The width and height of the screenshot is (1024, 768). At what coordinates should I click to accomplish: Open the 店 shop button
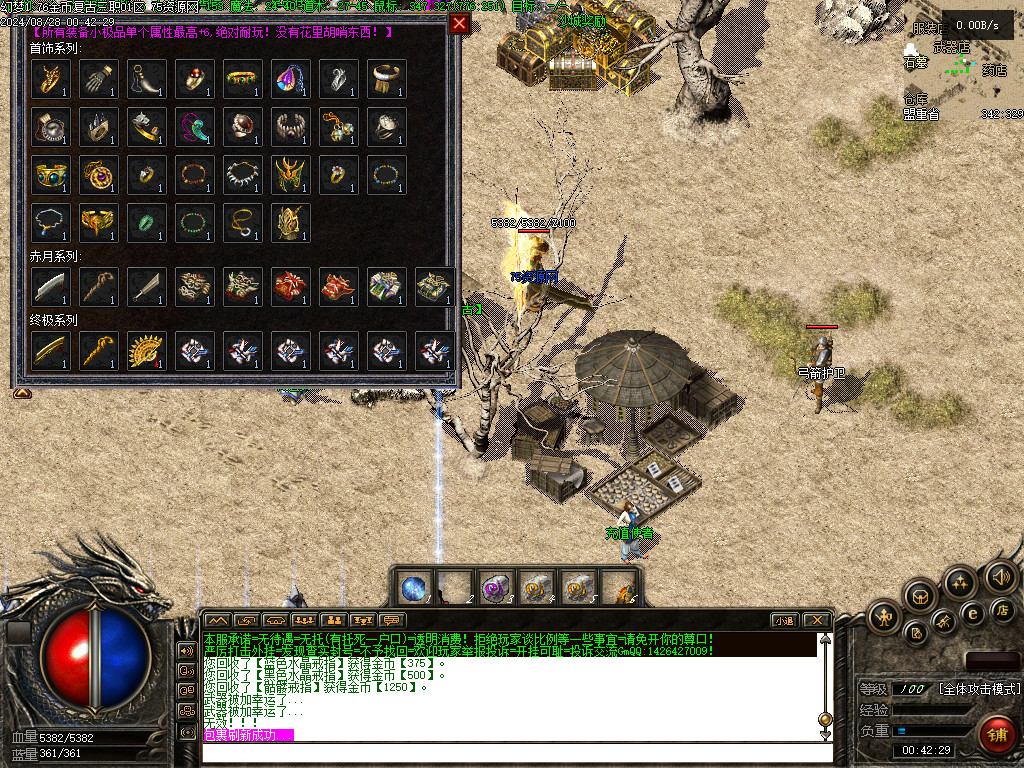click(x=1002, y=609)
